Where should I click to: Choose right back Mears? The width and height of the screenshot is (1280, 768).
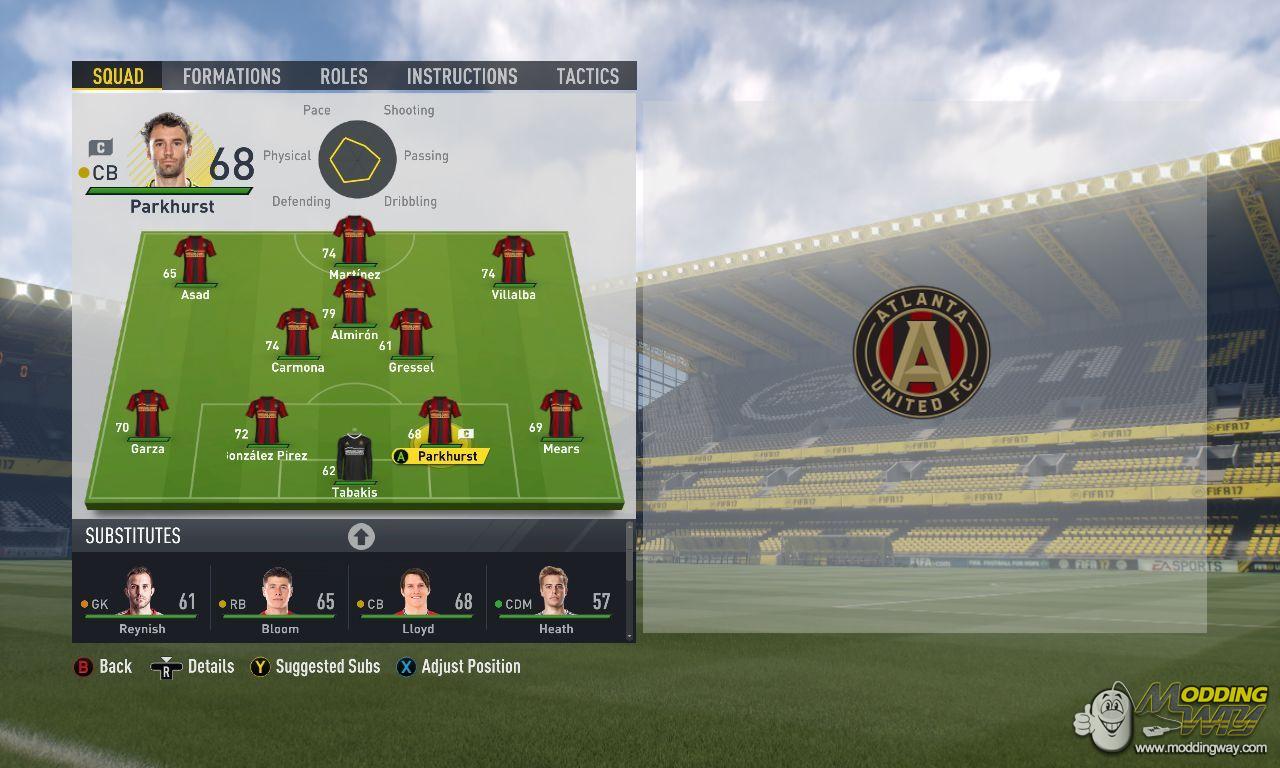point(561,416)
